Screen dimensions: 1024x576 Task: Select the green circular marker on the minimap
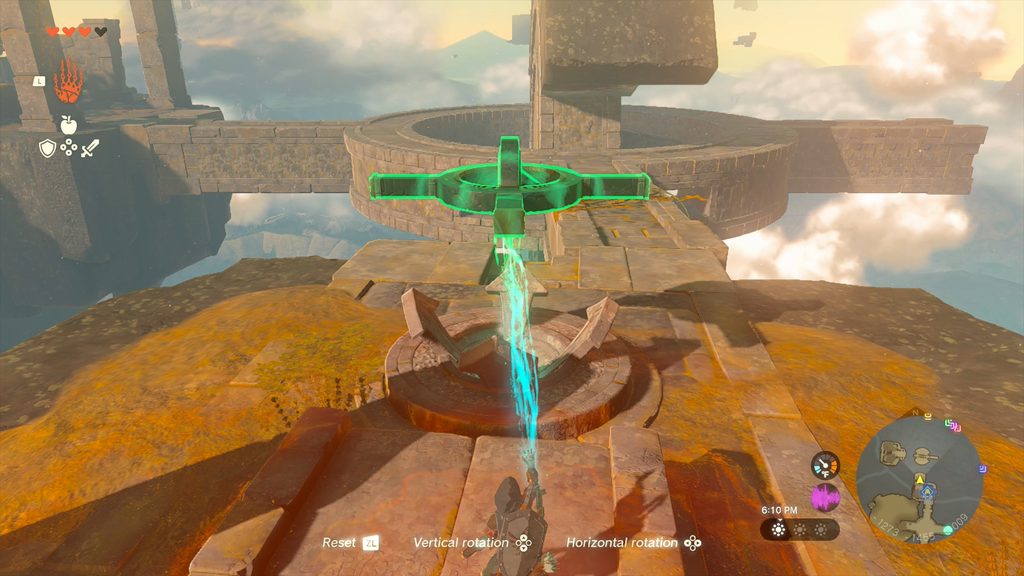[946, 529]
